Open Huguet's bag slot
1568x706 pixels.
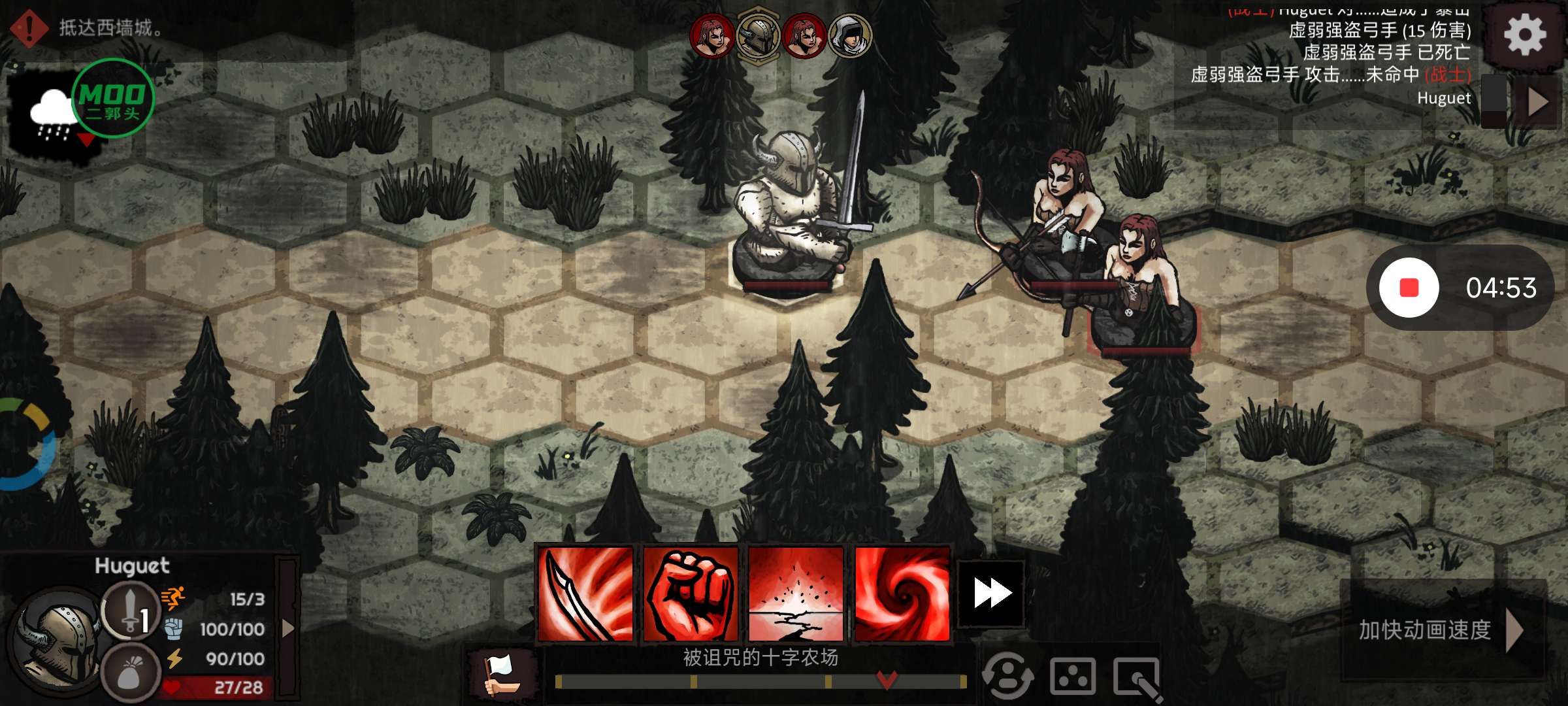(131, 673)
